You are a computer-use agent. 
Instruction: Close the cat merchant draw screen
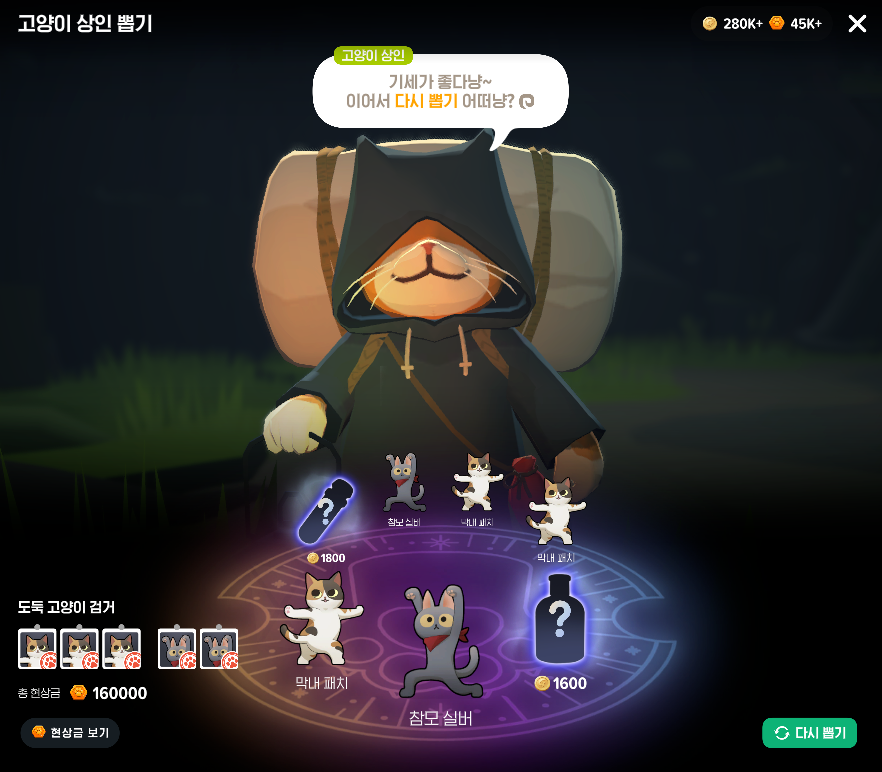(857, 24)
